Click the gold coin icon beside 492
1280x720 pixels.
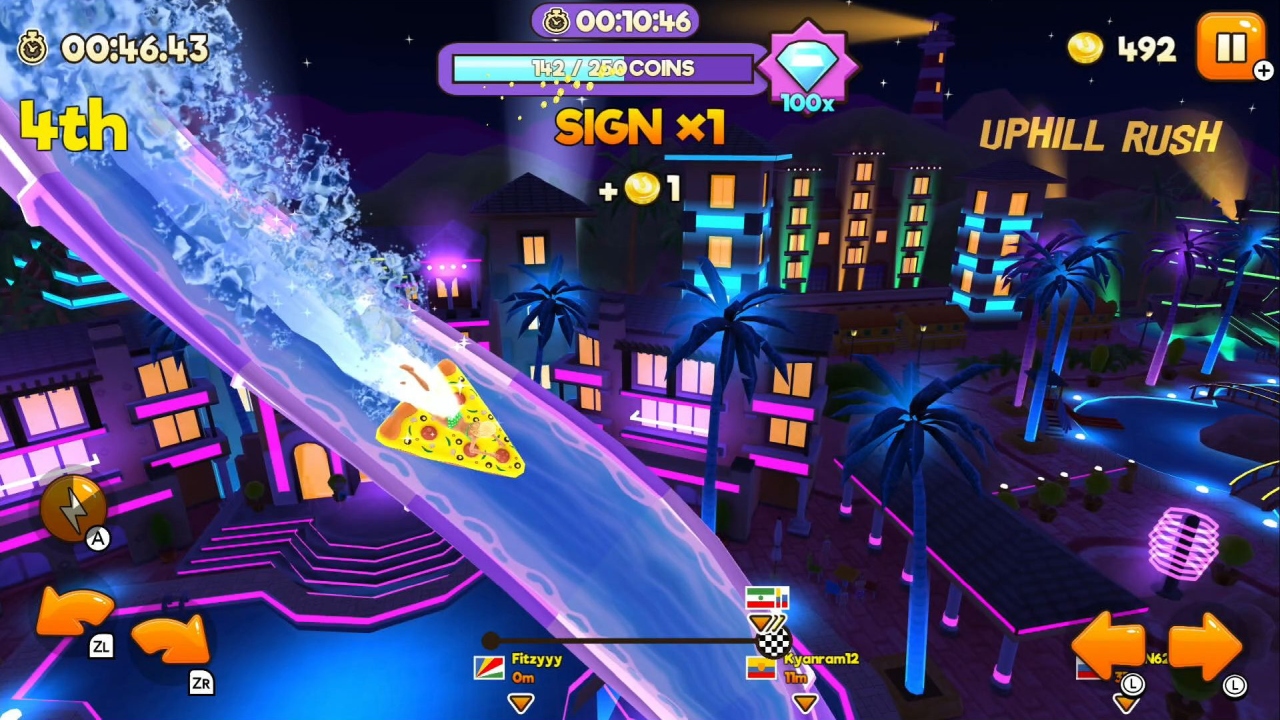pos(1085,48)
